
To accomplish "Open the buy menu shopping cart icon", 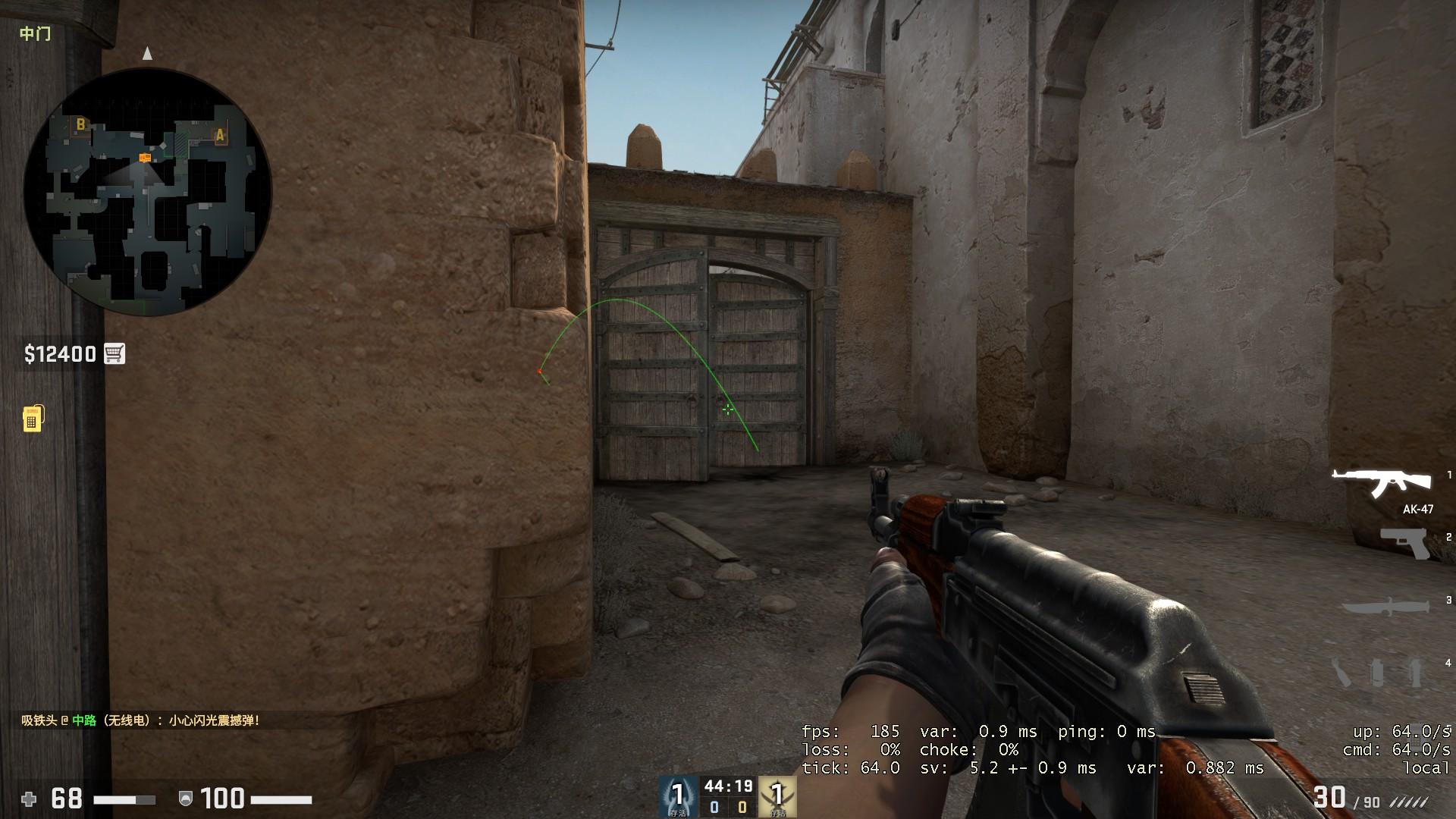I will point(114,353).
